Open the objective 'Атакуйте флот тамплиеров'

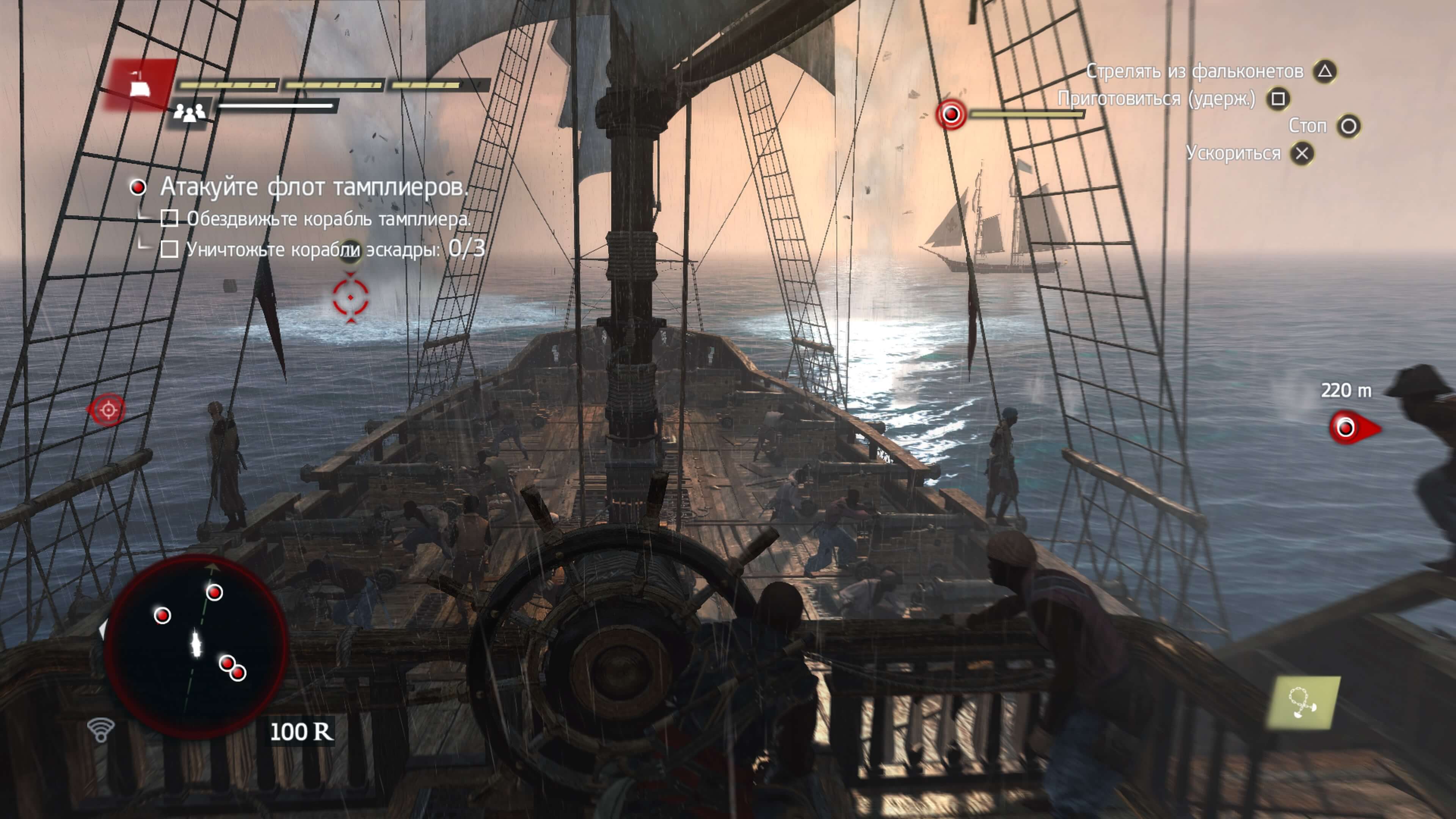(x=314, y=187)
